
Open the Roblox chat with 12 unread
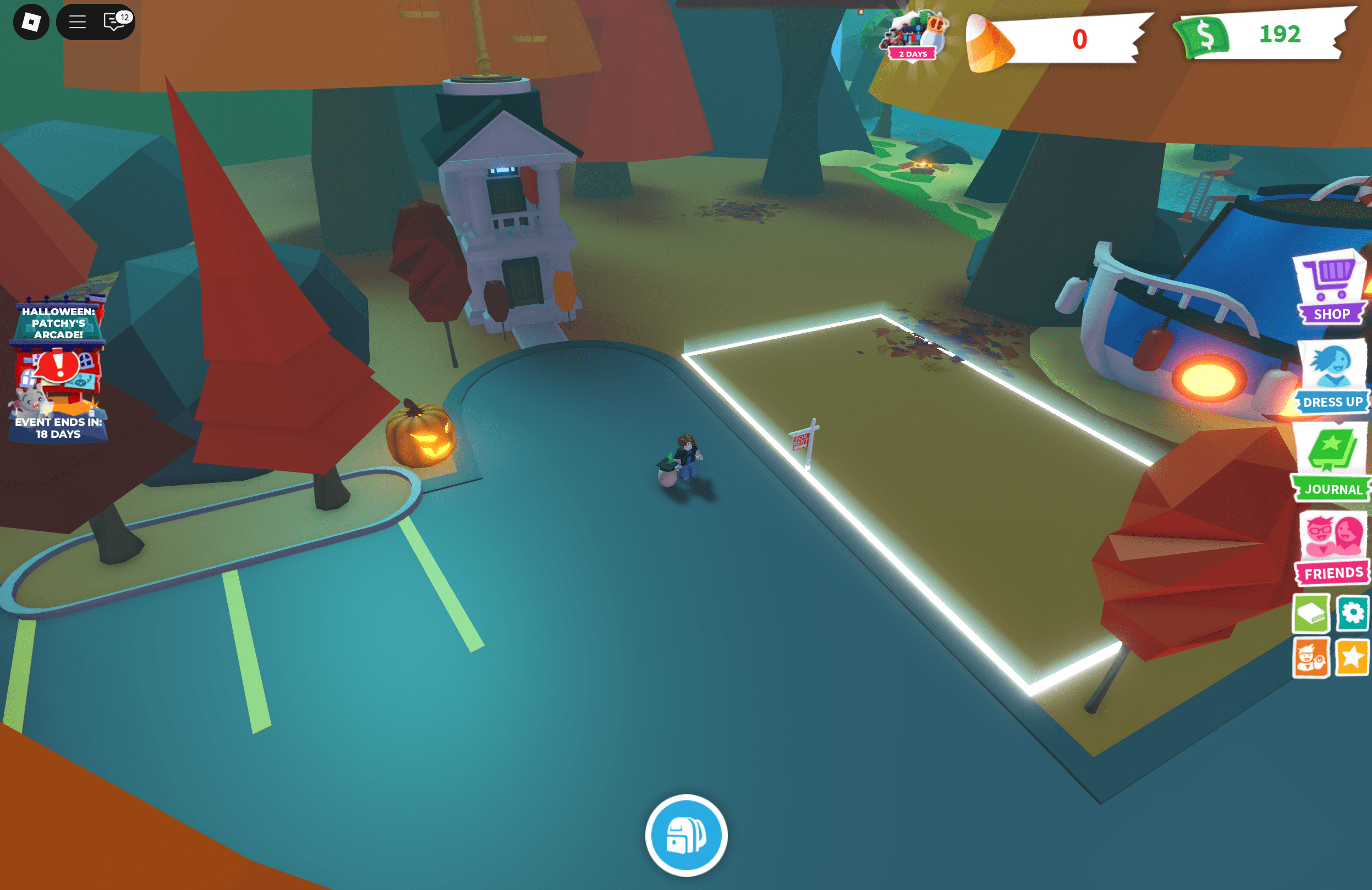pyautogui.click(x=116, y=22)
